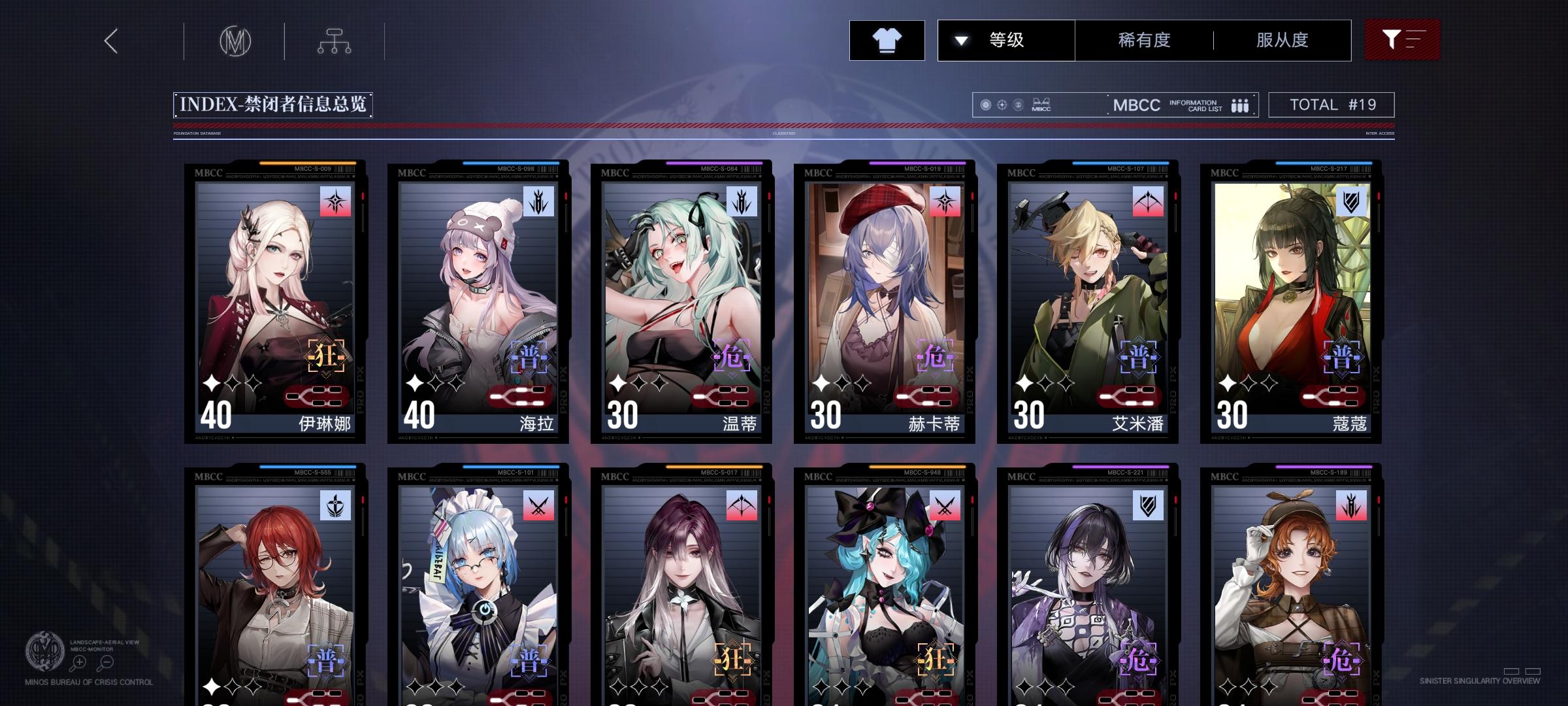Select the hierarchy chart icon
The width and height of the screenshot is (1568, 706).
coord(335,41)
